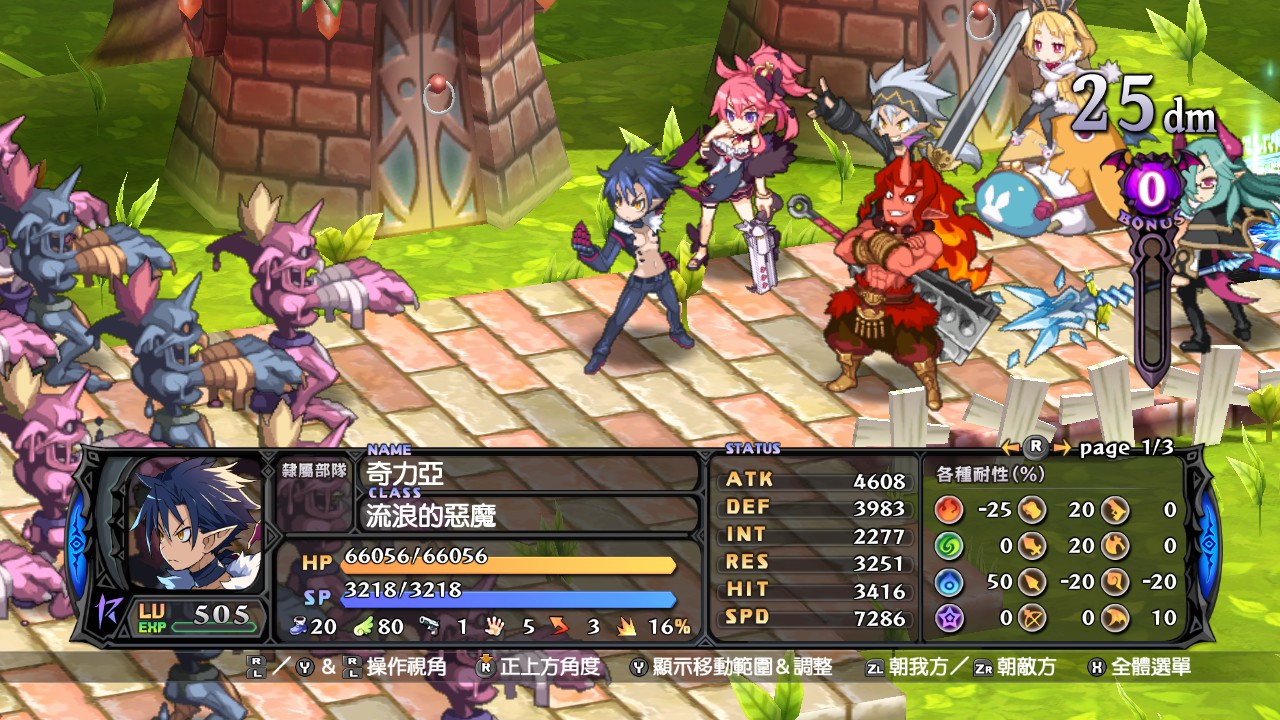Go to the previous status page arrow
Screen dimensions: 1280x720
[1011, 448]
